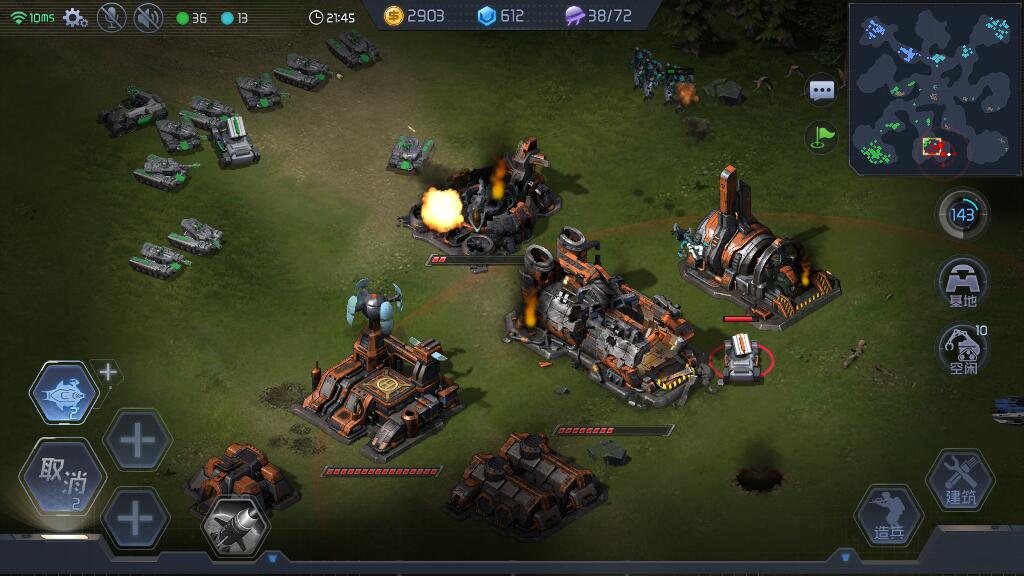Select idle workers via 空闲 button
Image resolution: width=1024 pixels, height=576 pixels.
pos(963,349)
